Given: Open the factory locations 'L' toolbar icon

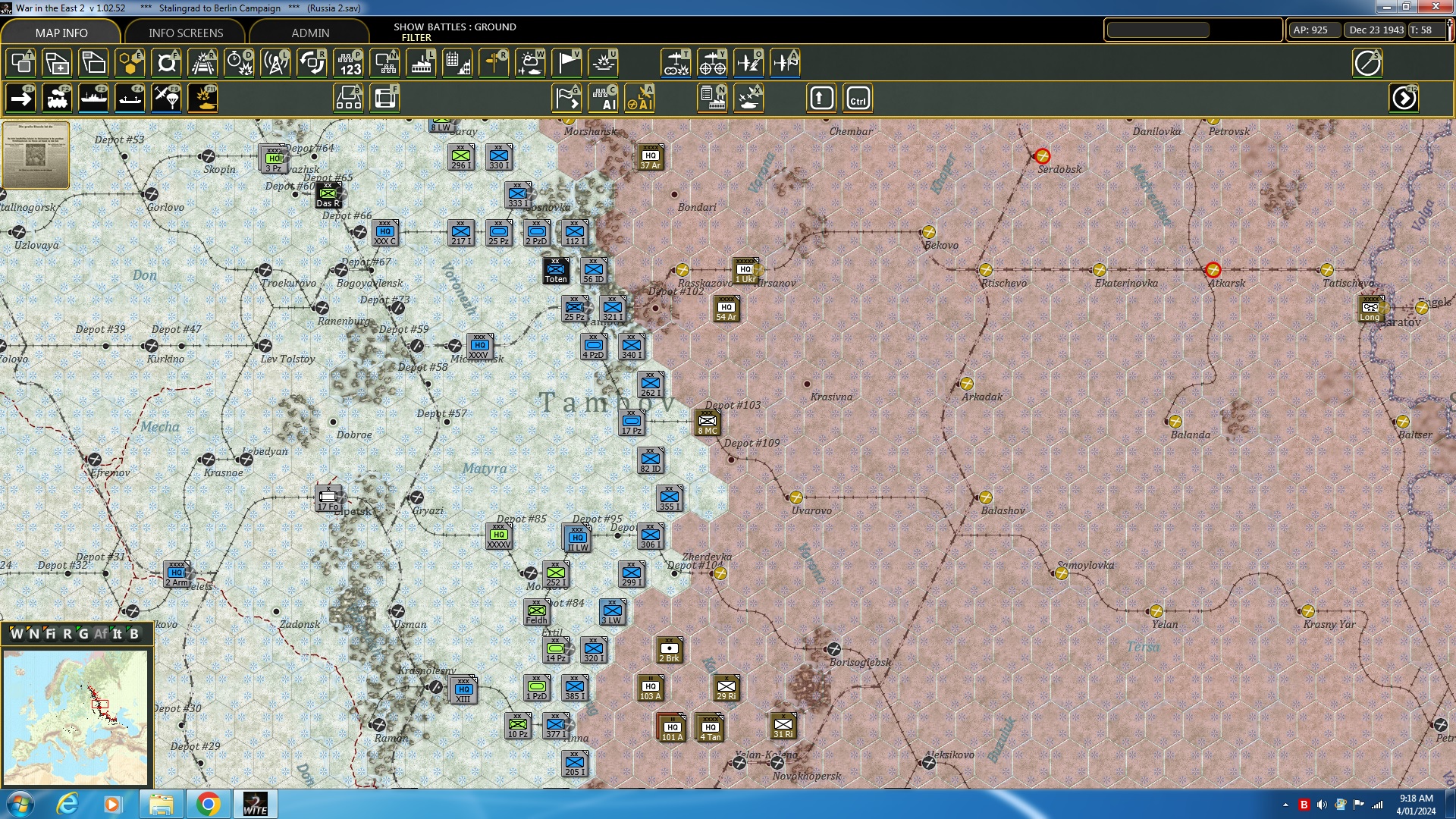Looking at the screenshot, I should 420,63.
